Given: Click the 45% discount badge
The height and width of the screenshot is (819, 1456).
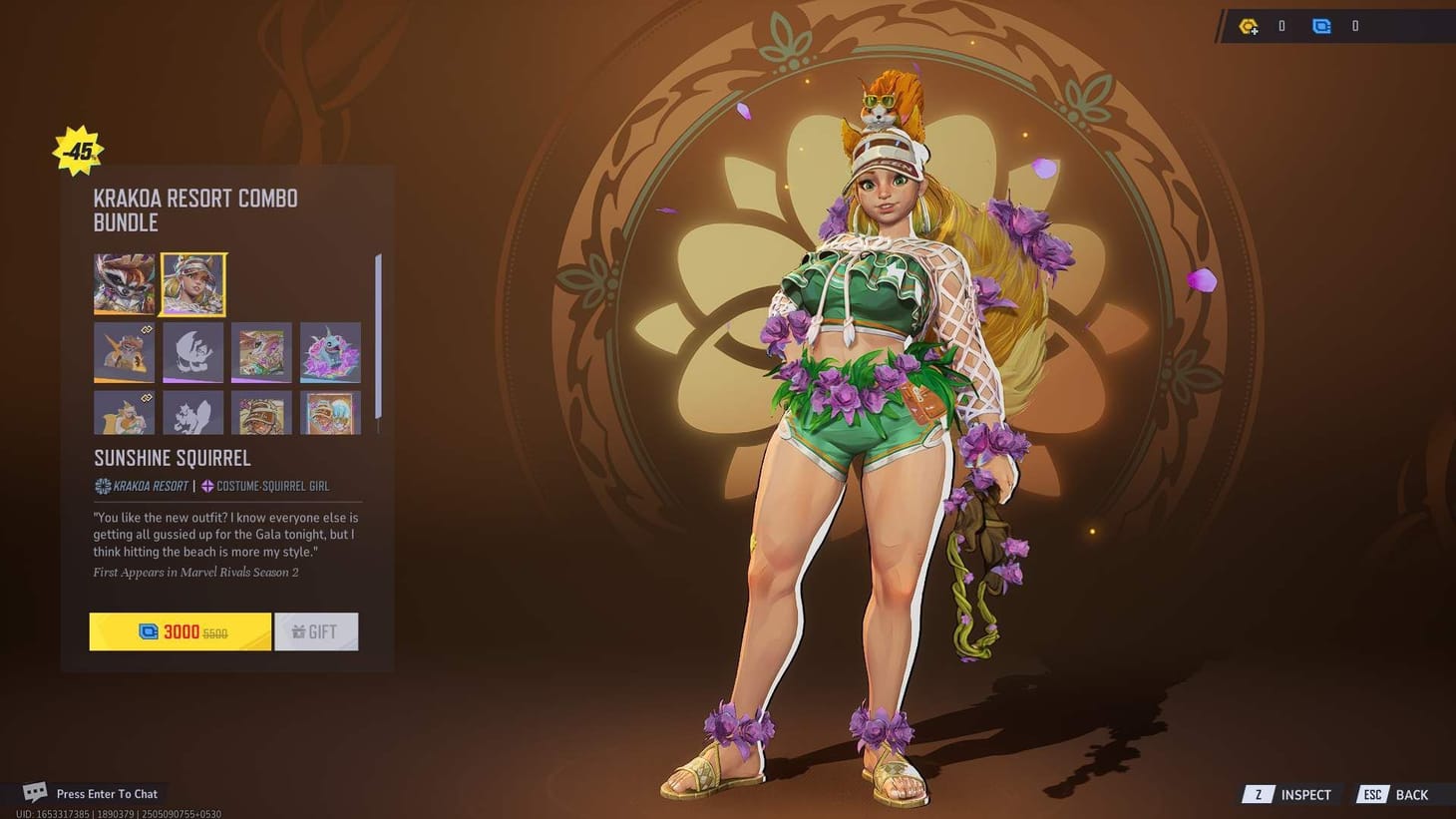Looking at the screenshot, I should pos(78,151).
